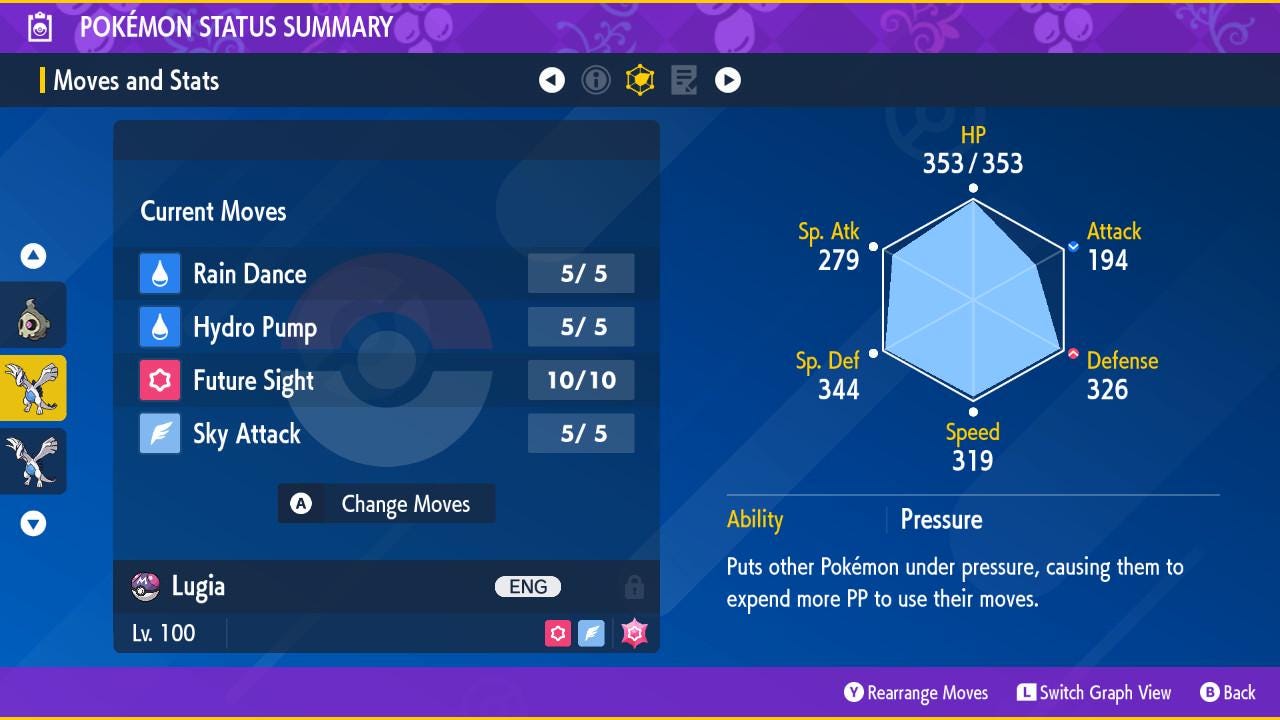Select the Hydro Pump move
The width and height of the screenshot is (1280, 720).
386,327
